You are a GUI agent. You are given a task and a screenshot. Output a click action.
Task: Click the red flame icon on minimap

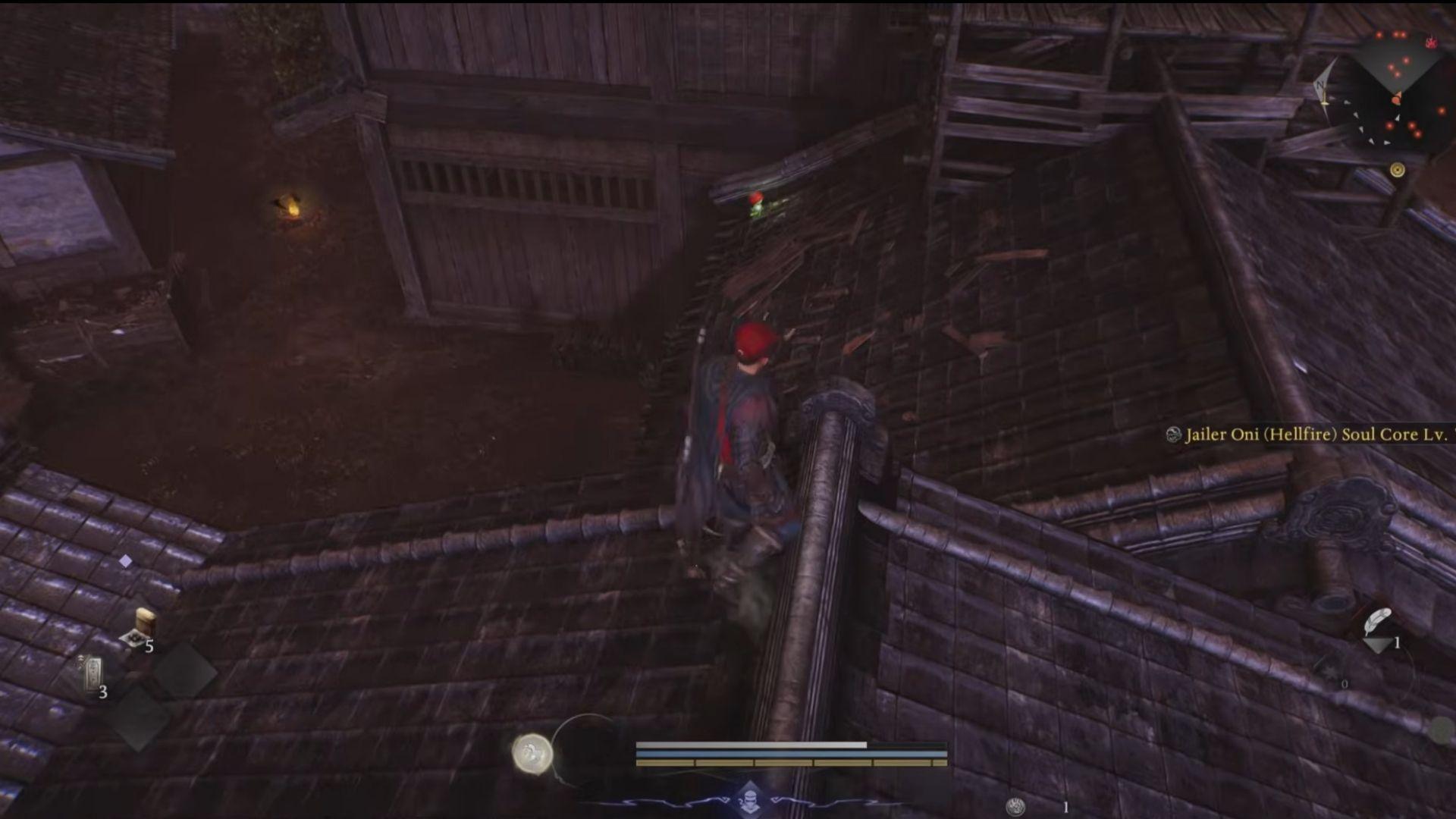[1432, 42]
